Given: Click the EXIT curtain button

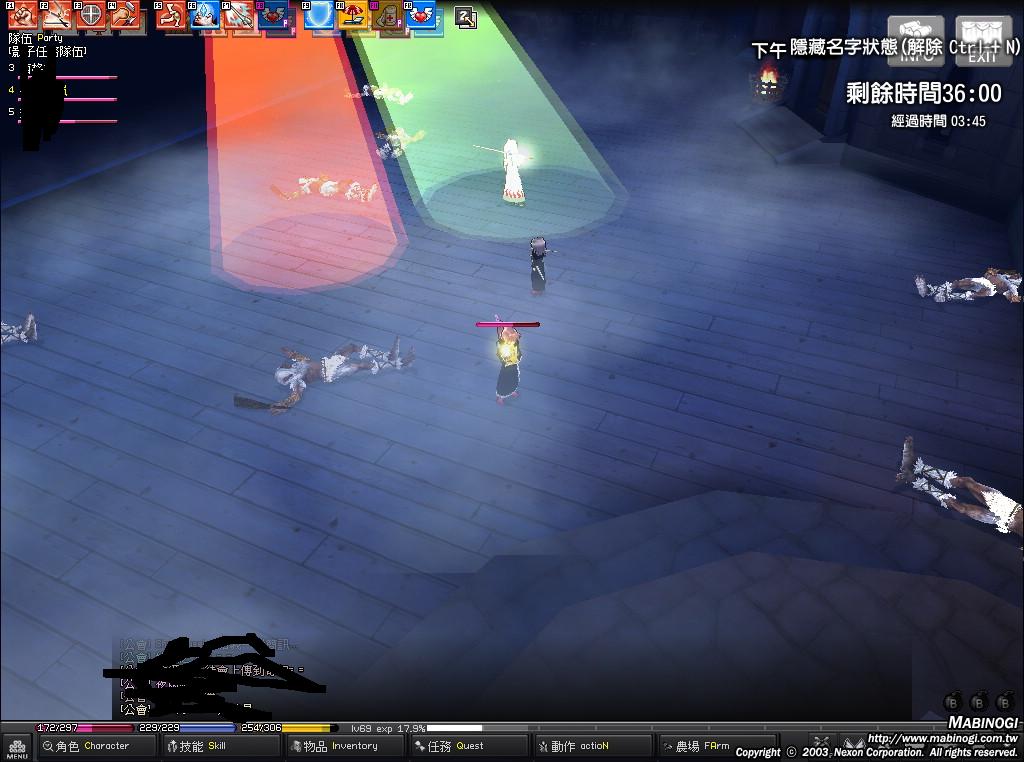Looking at the screenshot, I should (x=983, y=41).
